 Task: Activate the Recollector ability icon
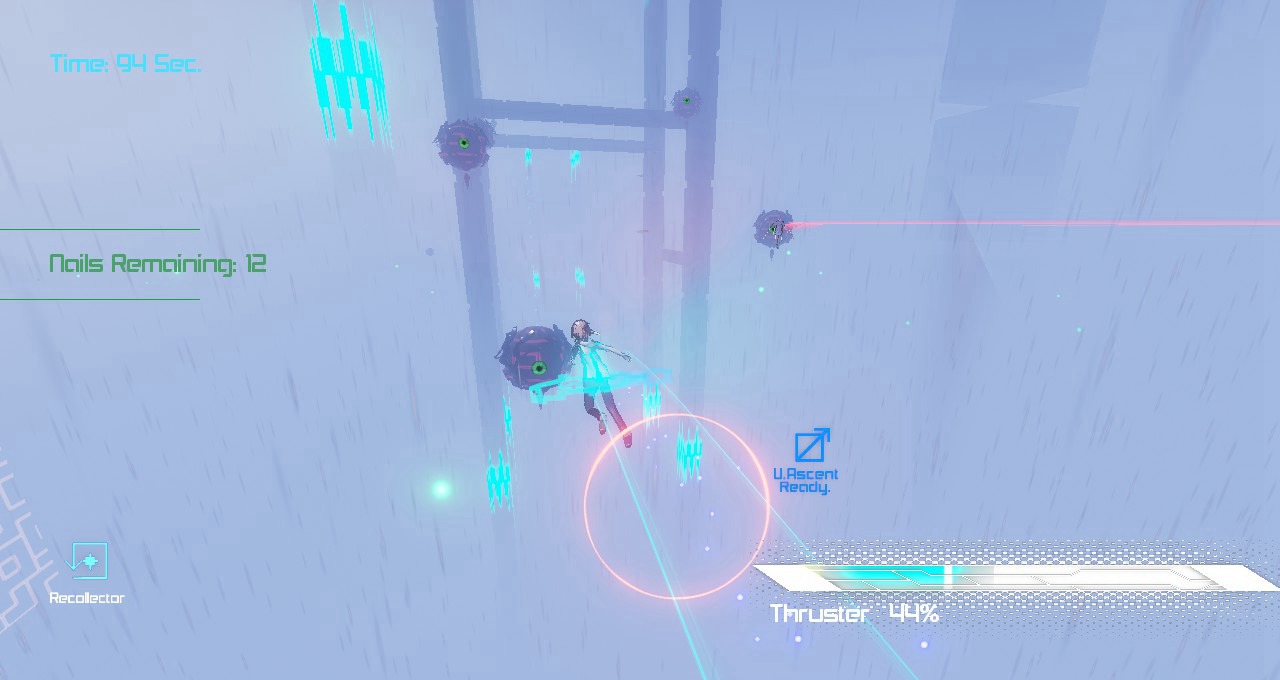coord(87,562)
